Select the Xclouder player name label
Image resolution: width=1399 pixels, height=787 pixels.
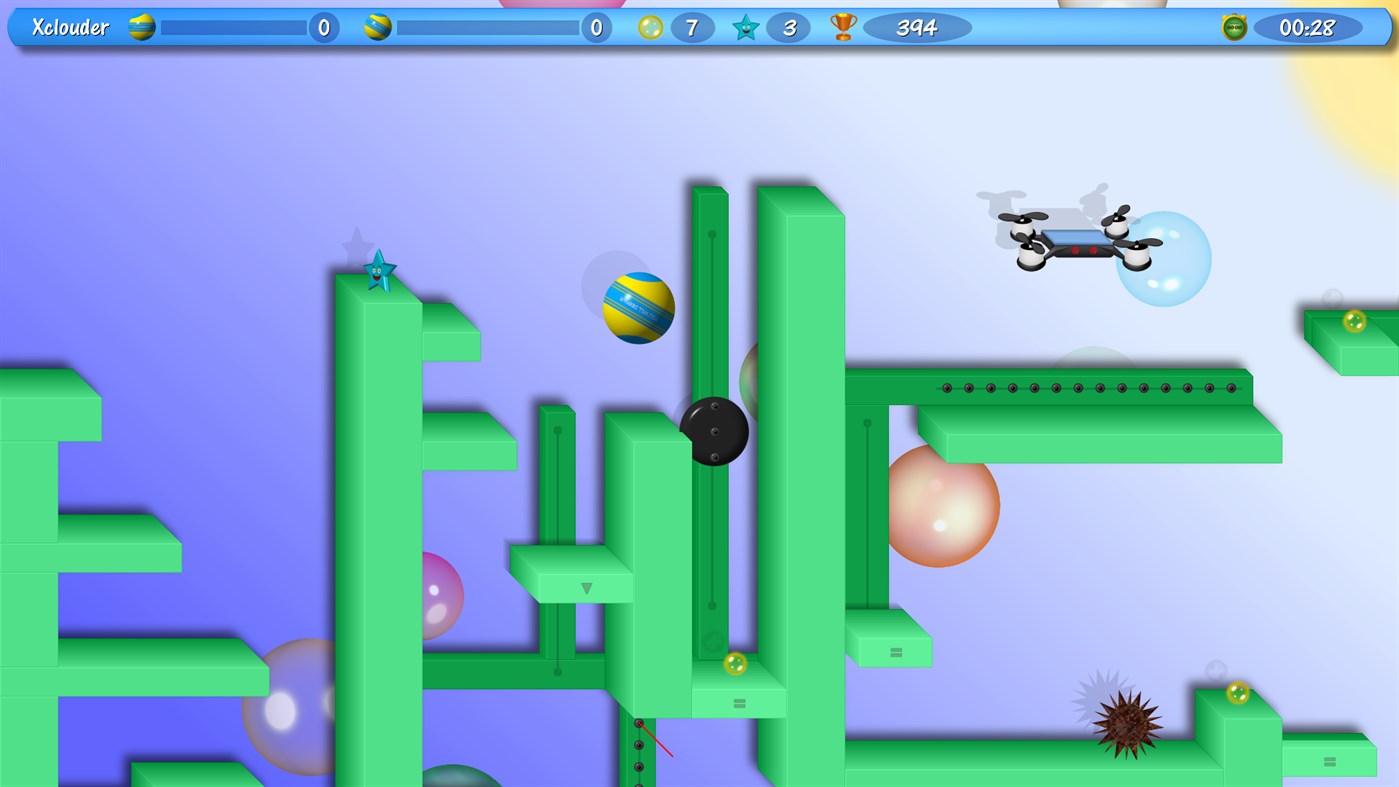click(70, 27)
